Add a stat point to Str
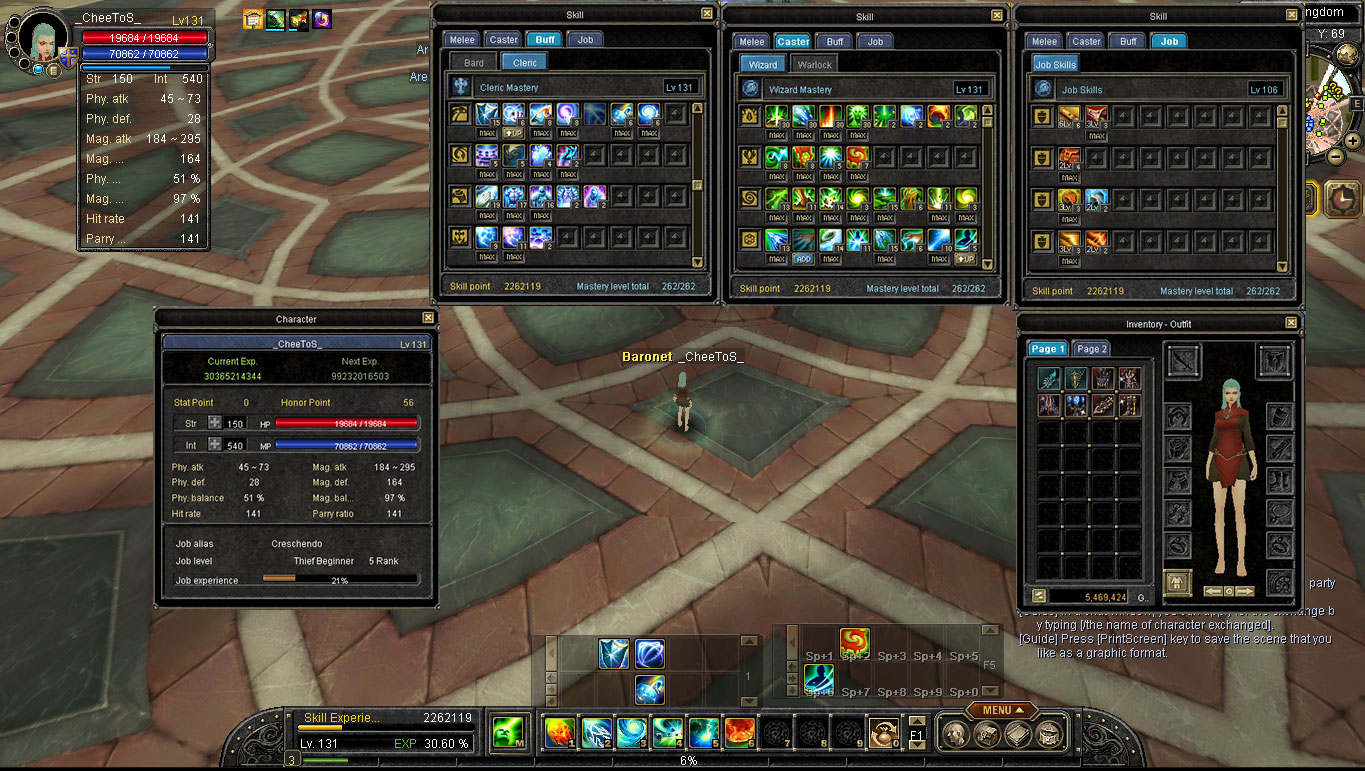 point(214,423)
